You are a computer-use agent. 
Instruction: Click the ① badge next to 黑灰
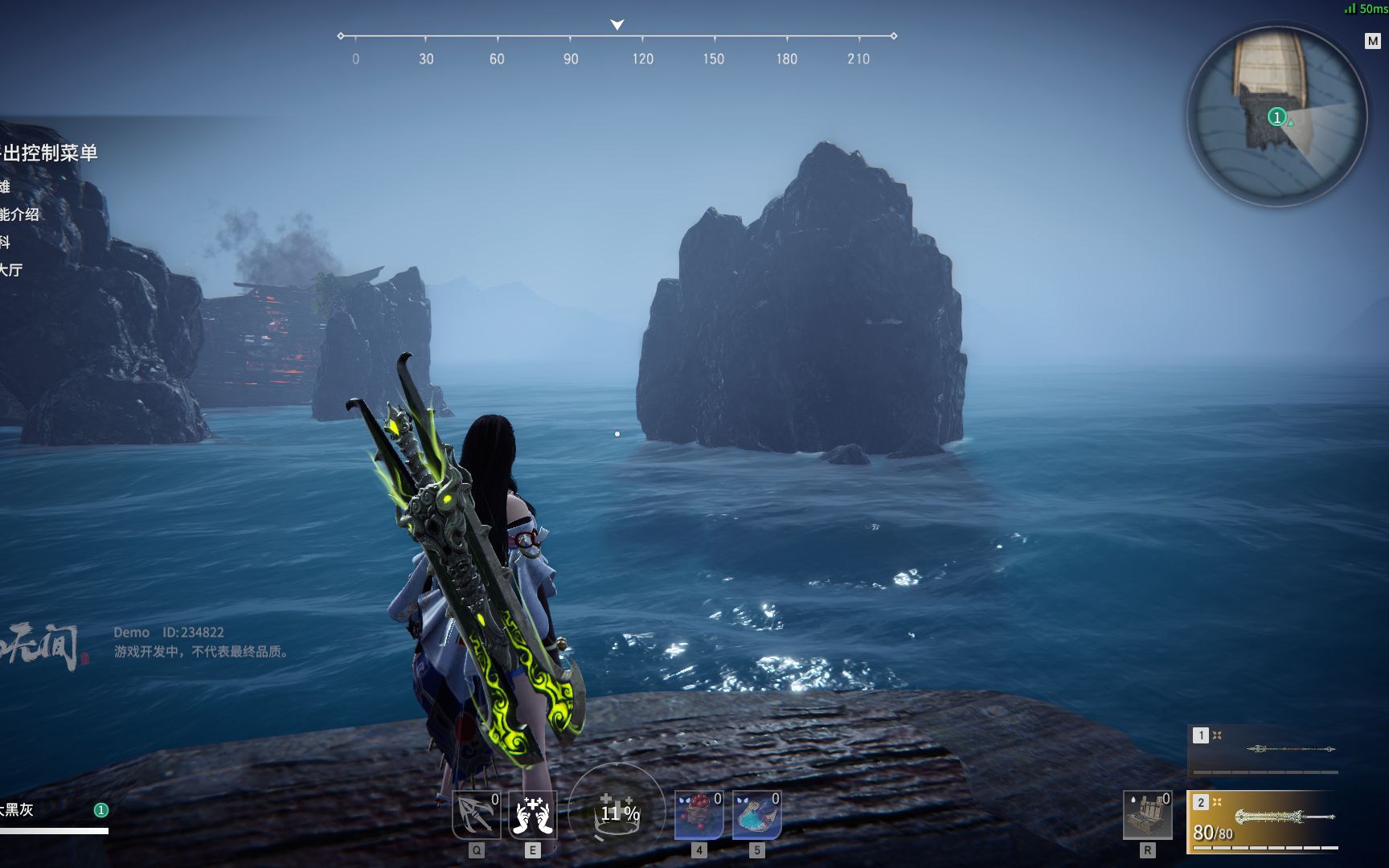click(x=102, y=811)
